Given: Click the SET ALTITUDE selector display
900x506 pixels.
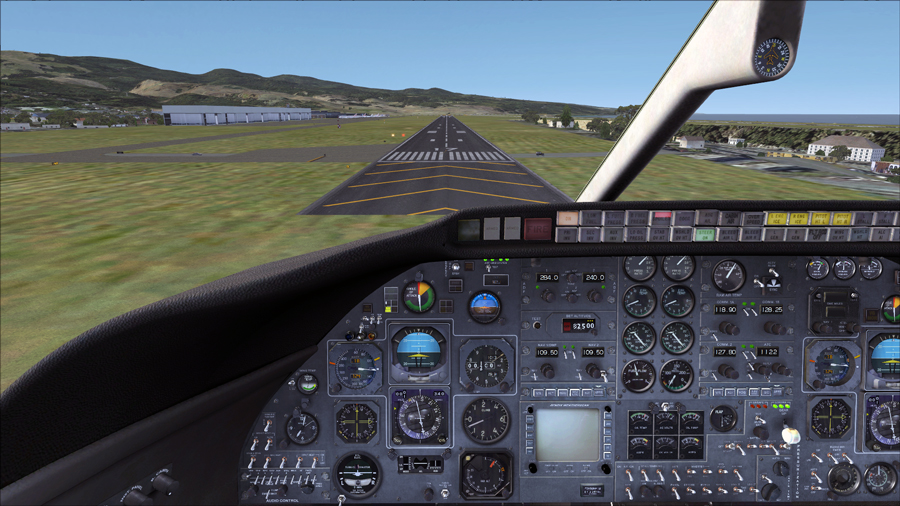Looking at the screenshot, I should 578,325.
